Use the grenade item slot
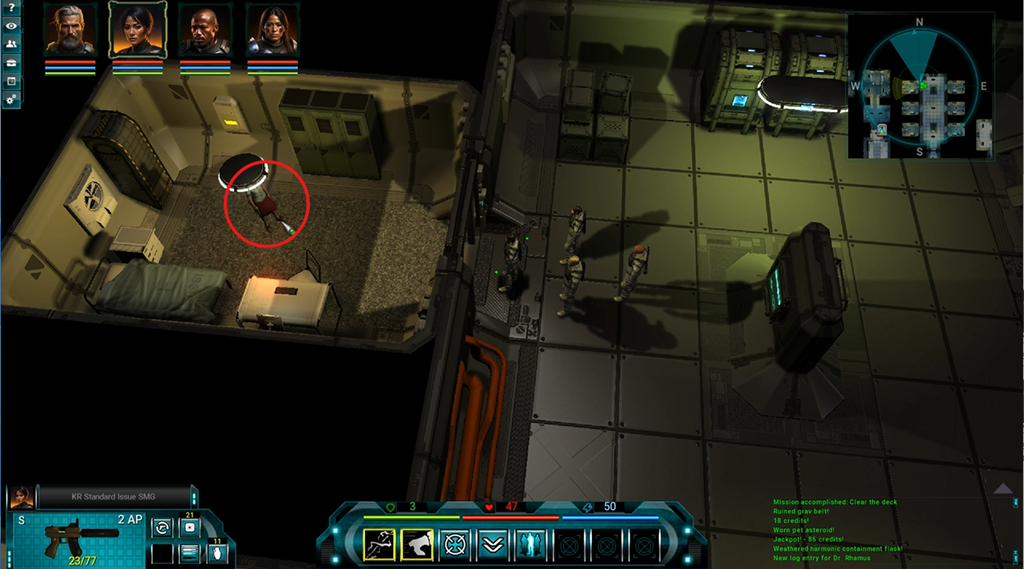The width and height of the screenshot is (1024, 569). coord(216,553)
